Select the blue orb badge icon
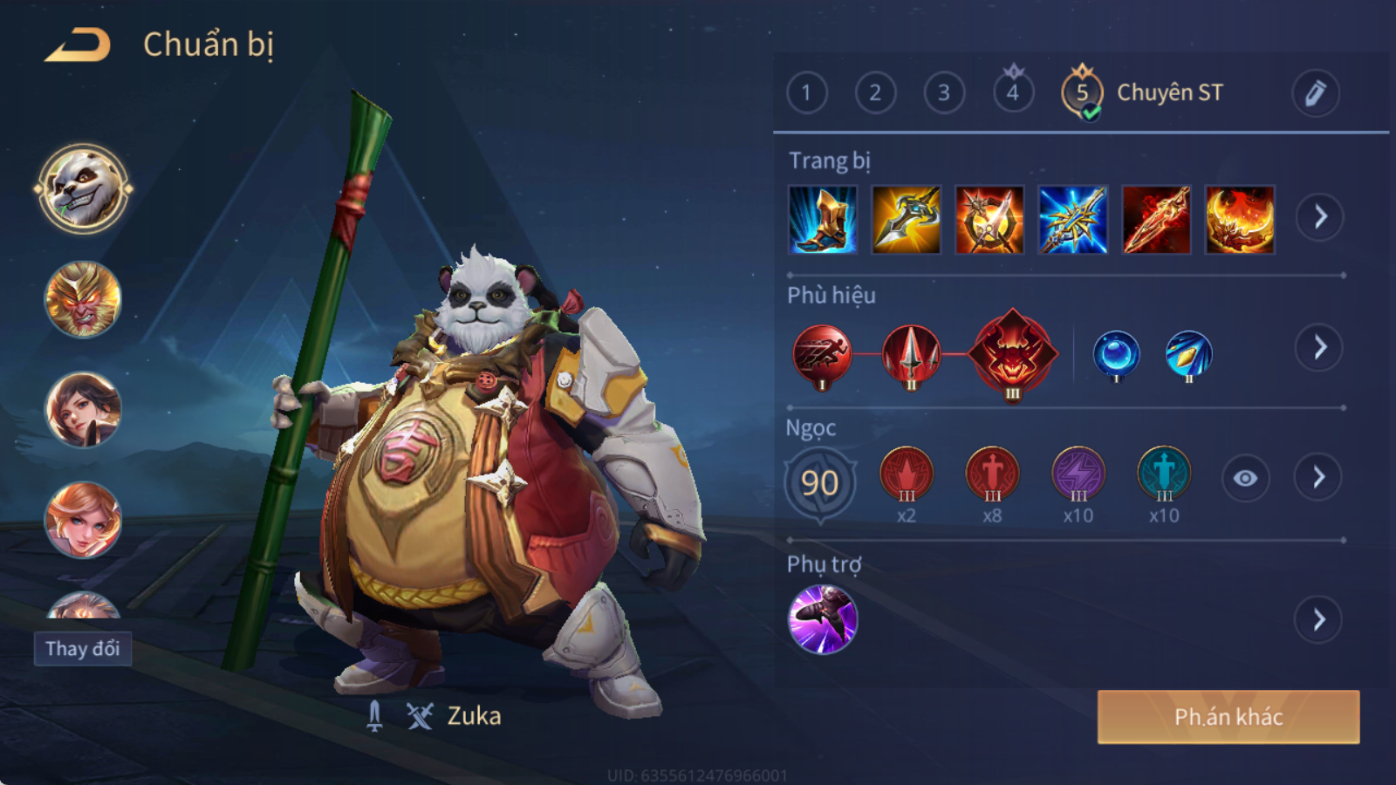The width and height of the screenshot is (1396, 785). pyautogui.click(x=1116, y=355)
